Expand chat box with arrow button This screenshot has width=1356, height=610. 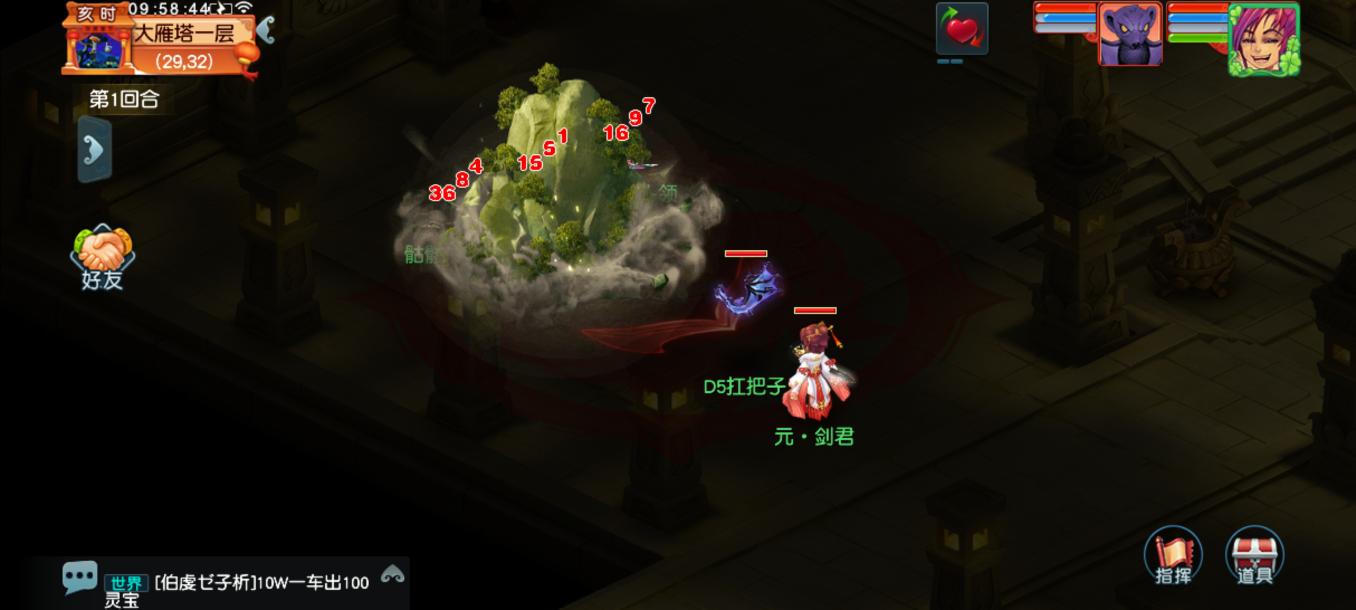(x=392, y=574)
